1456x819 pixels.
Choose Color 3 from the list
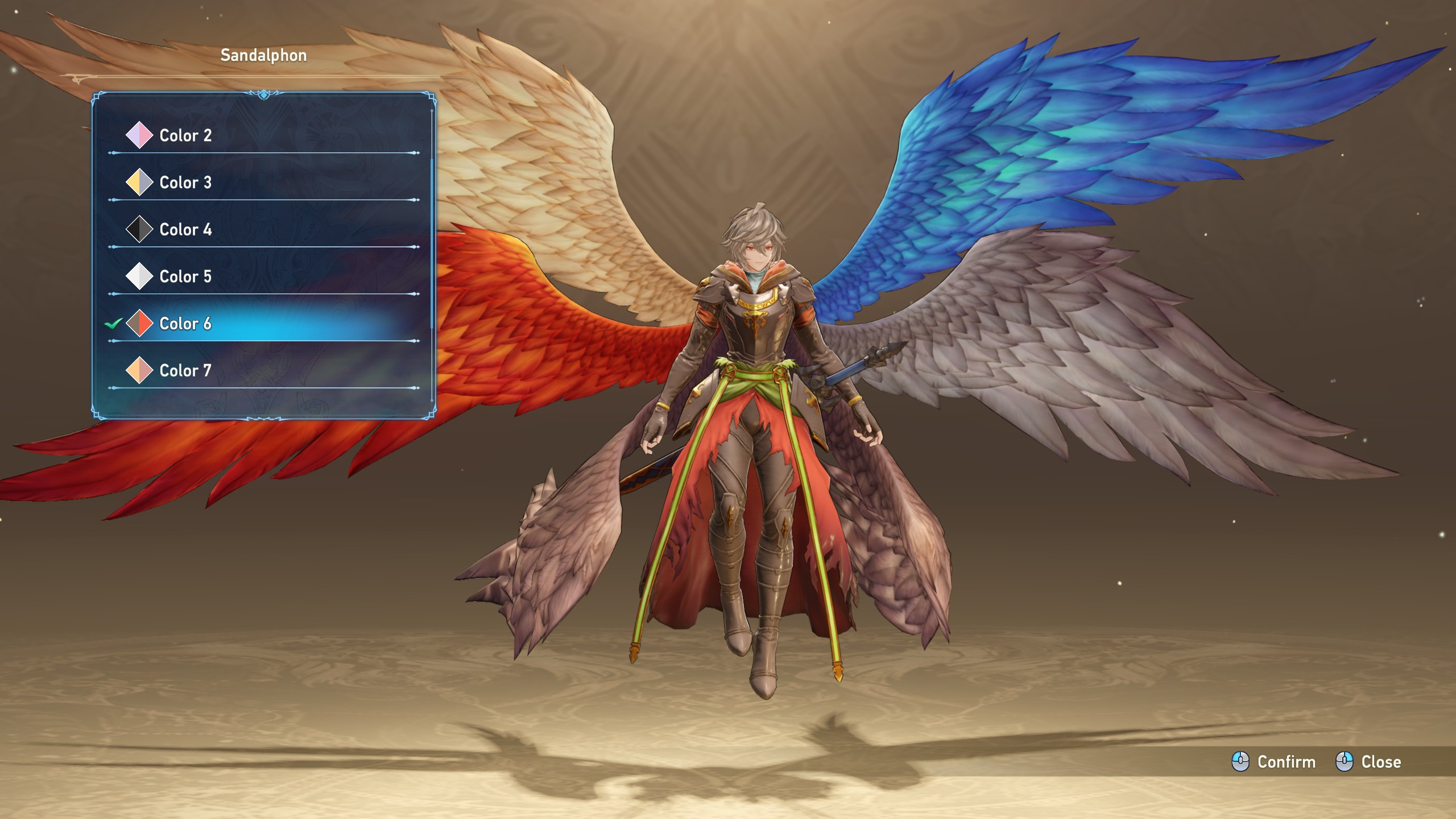[x=185, y=183]
